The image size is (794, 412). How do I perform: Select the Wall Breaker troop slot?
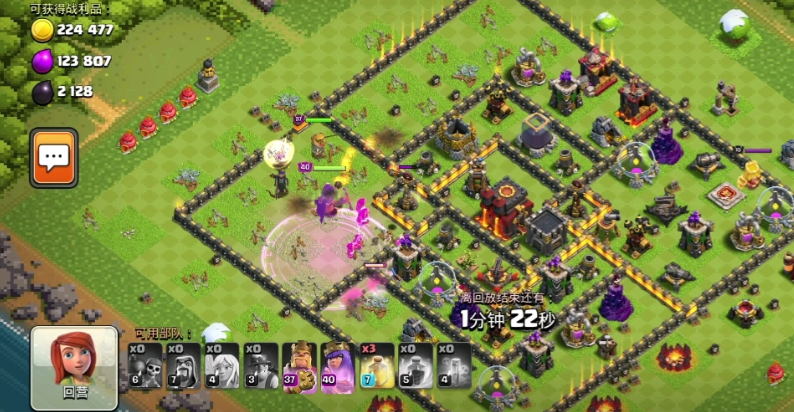click(143, 364)
